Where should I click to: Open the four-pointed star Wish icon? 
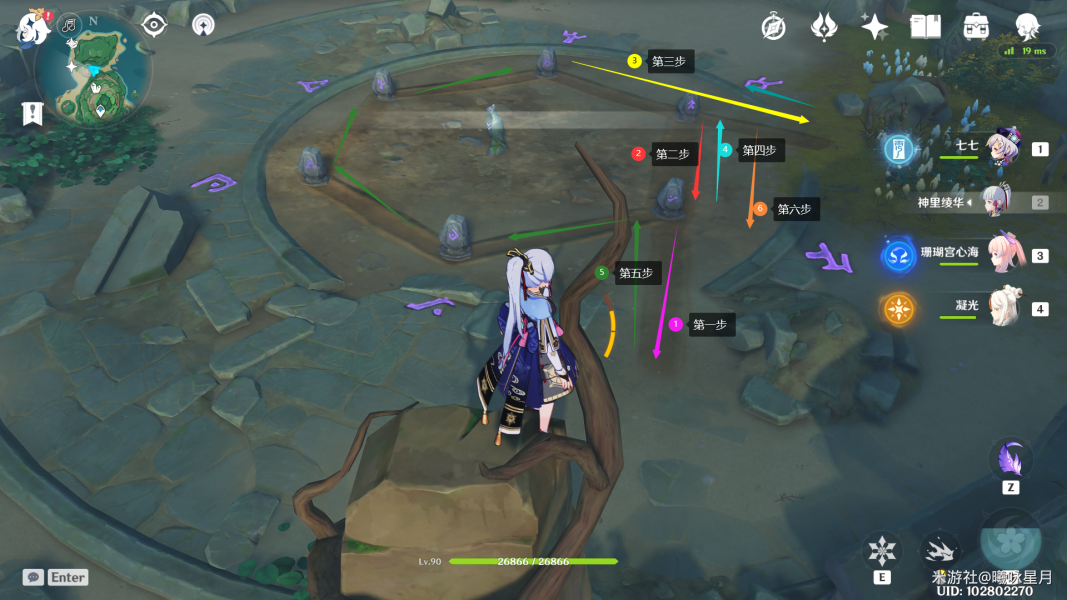875,27
